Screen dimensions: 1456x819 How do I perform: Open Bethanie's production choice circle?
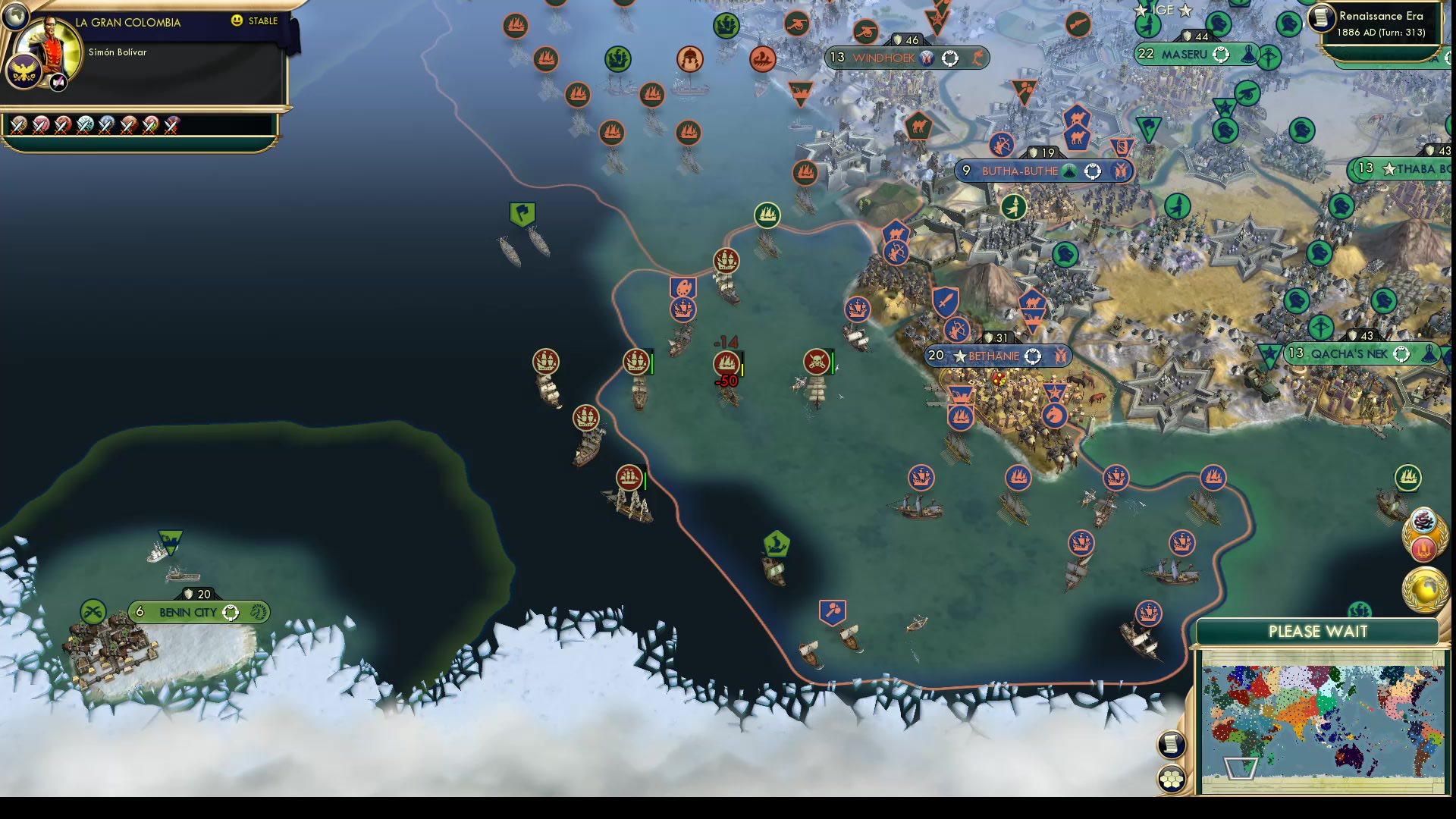pos(1034,354)
